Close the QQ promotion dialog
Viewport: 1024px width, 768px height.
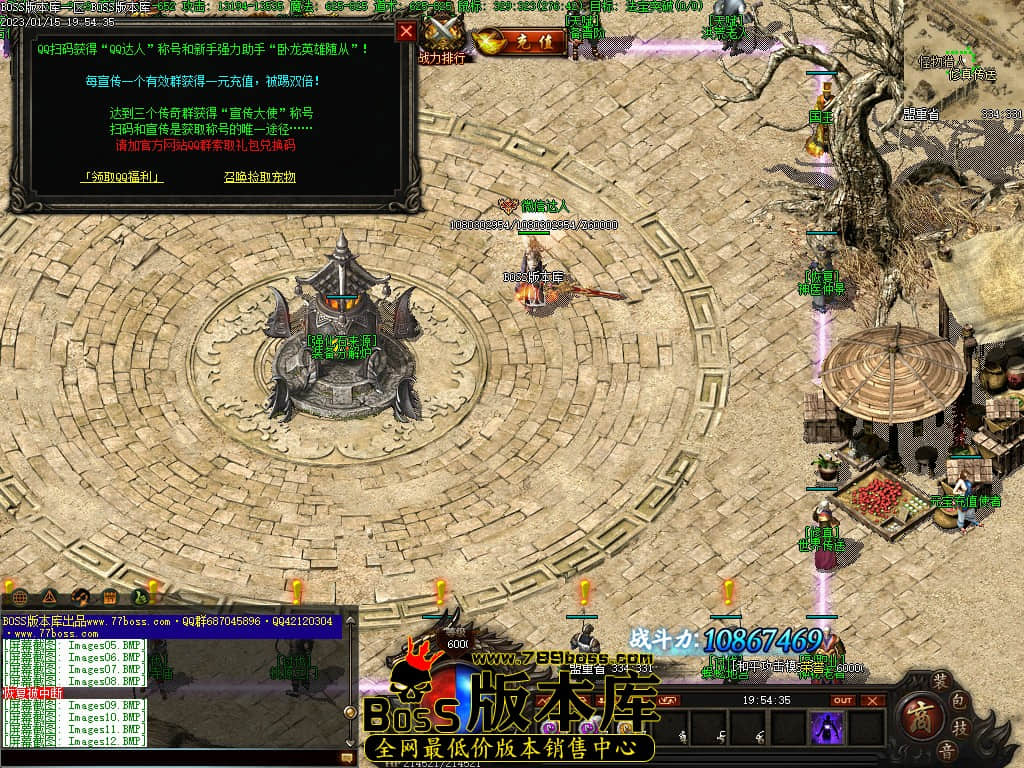[406, 31]
